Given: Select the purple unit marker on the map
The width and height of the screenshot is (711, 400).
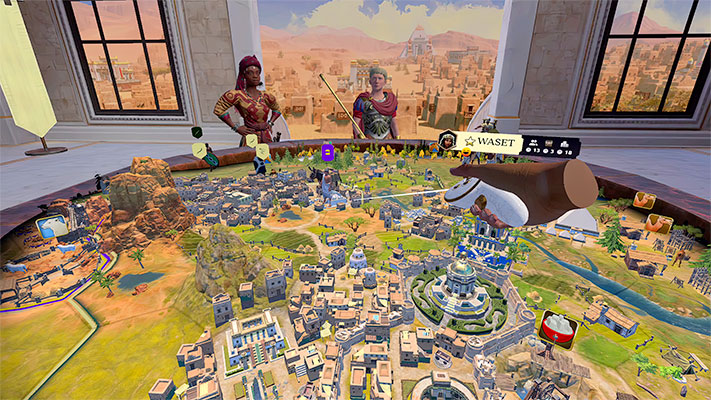Looking at the screenshot, I should coord(327,153).
